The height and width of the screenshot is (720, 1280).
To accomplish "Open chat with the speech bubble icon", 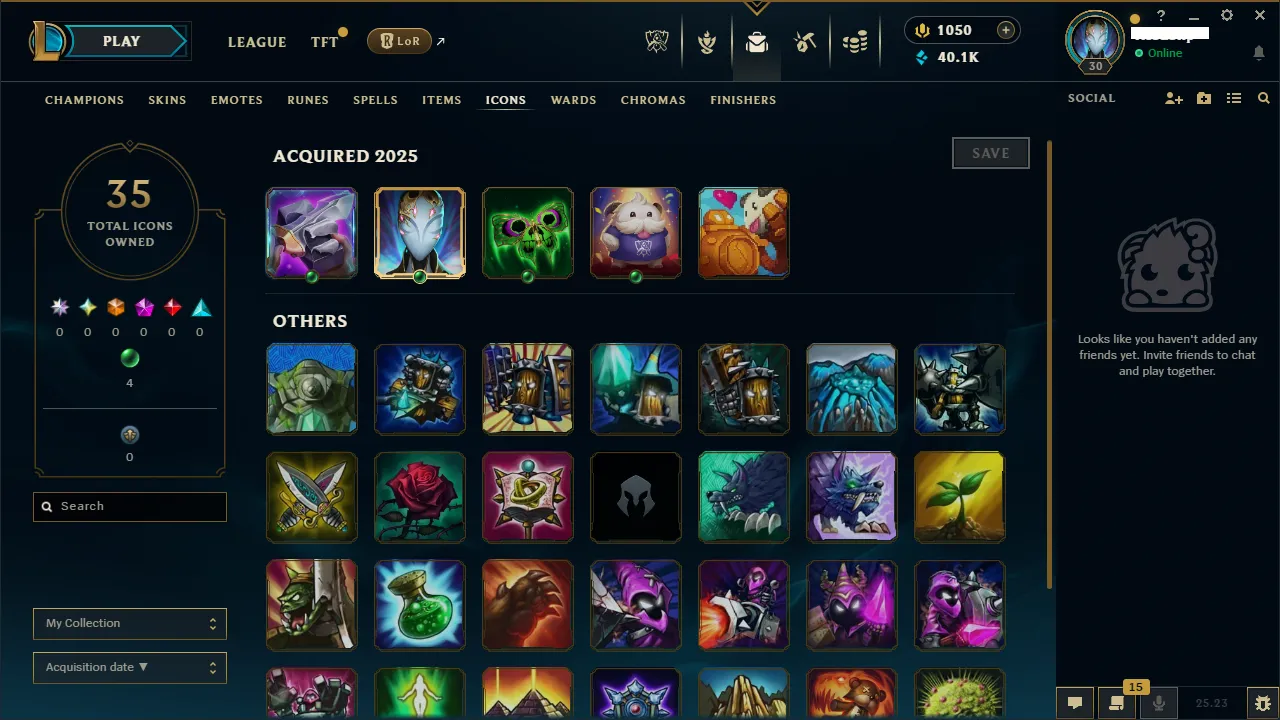I will click(x=1074, y=703).
